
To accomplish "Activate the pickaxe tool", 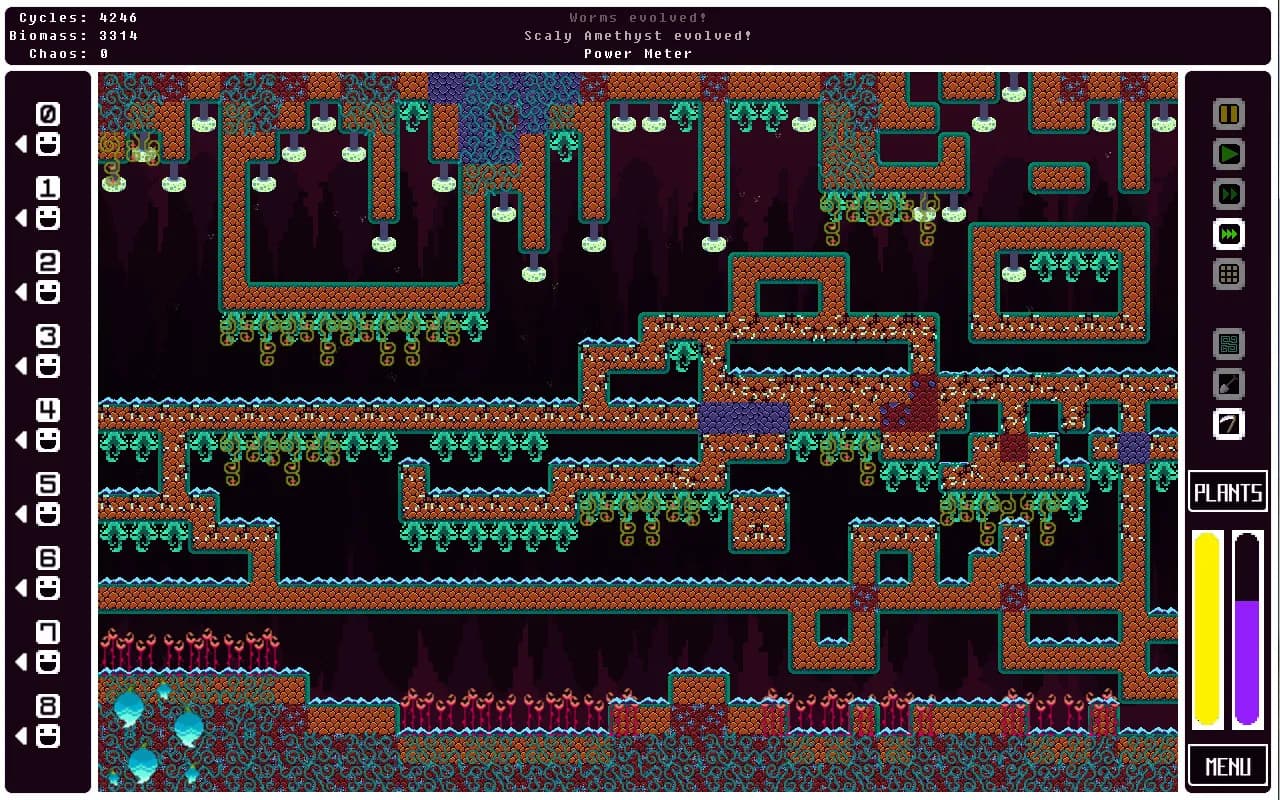I will tap(1229, 425).
